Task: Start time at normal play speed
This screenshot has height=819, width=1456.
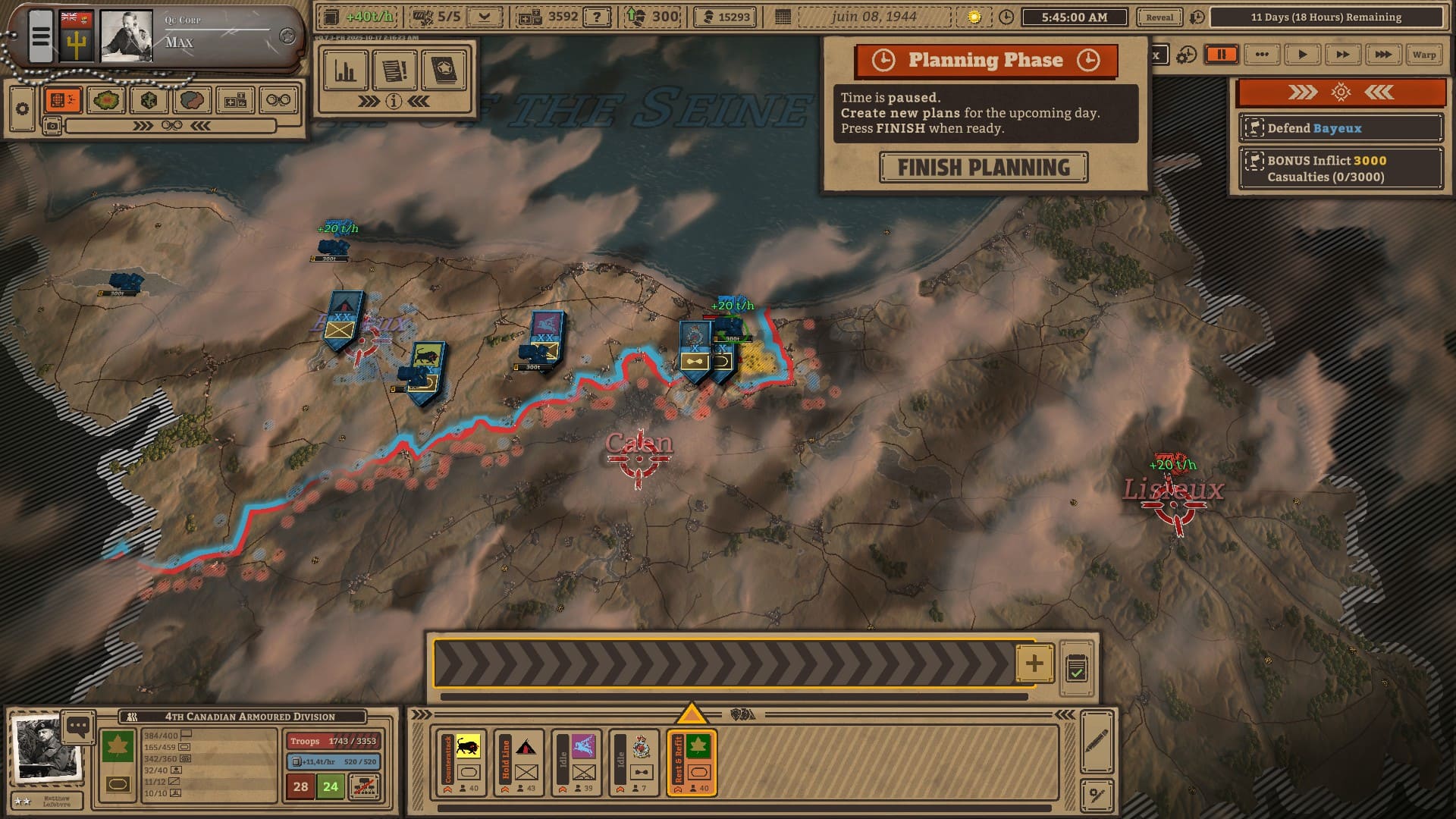Action: [1302, 55]
